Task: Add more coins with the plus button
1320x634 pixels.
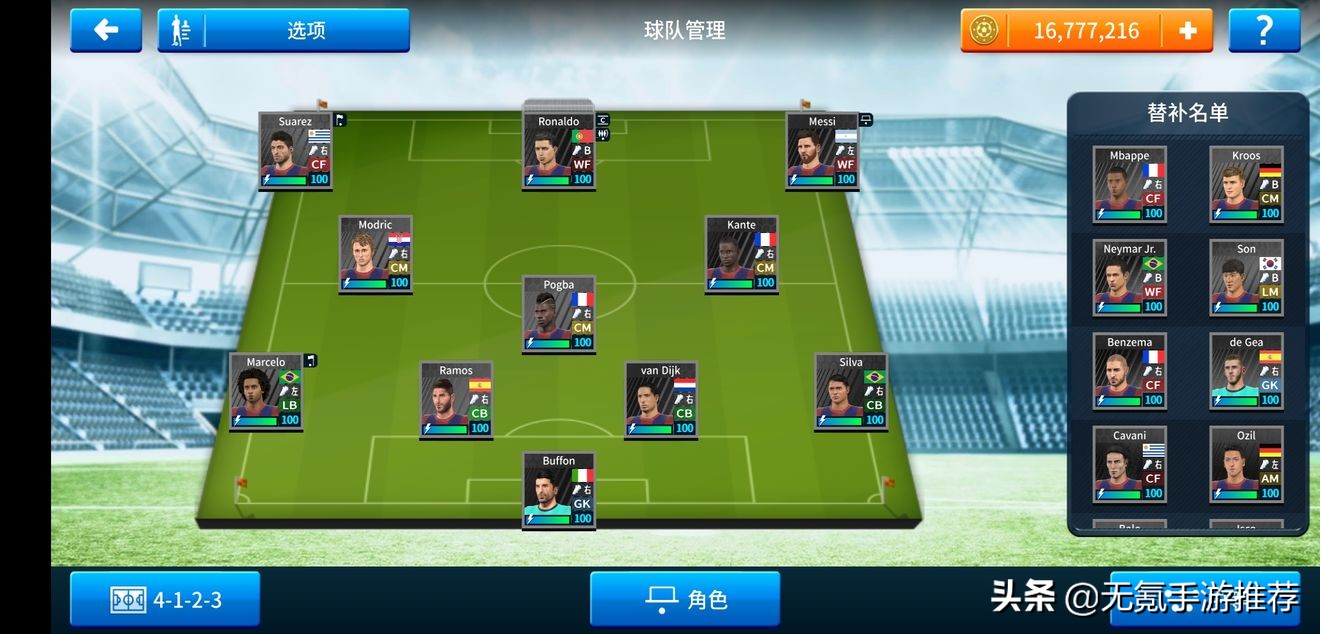Action: (x=1188, y=30)
